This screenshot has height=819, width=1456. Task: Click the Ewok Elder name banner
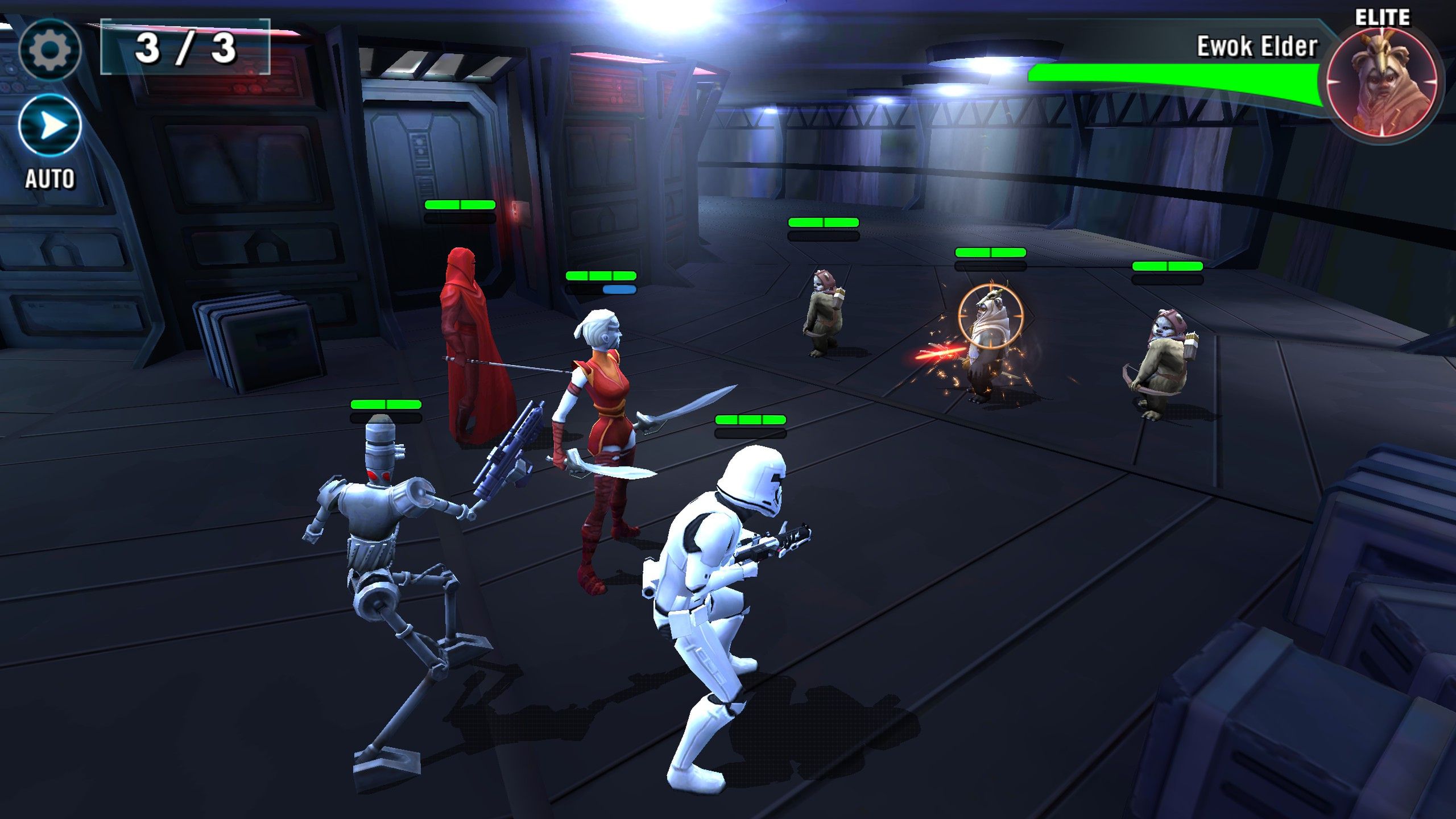(x=1257, y=44)
